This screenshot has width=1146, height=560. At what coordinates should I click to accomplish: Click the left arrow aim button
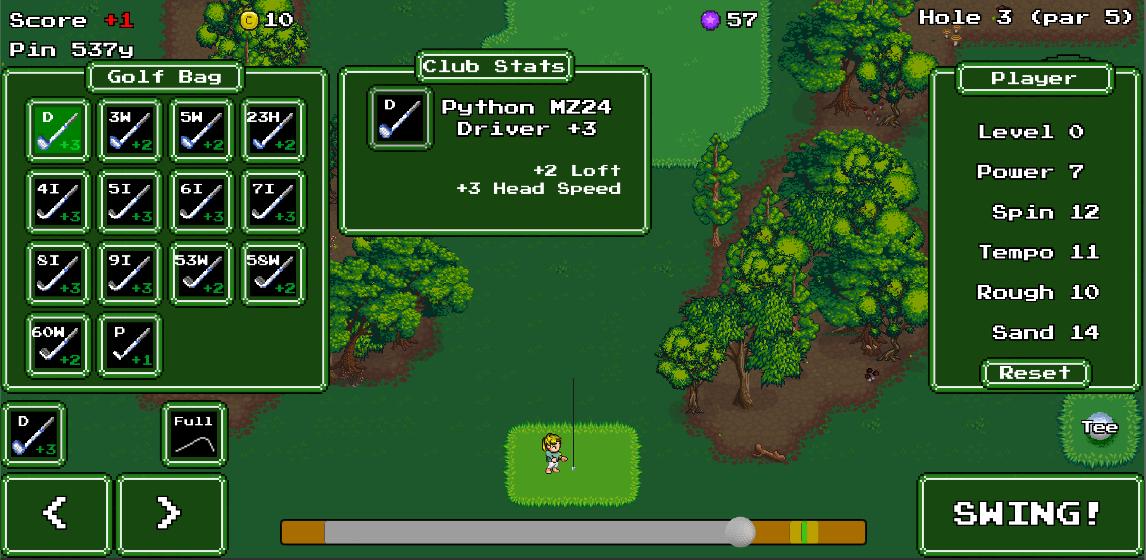[x=56, y=514]
